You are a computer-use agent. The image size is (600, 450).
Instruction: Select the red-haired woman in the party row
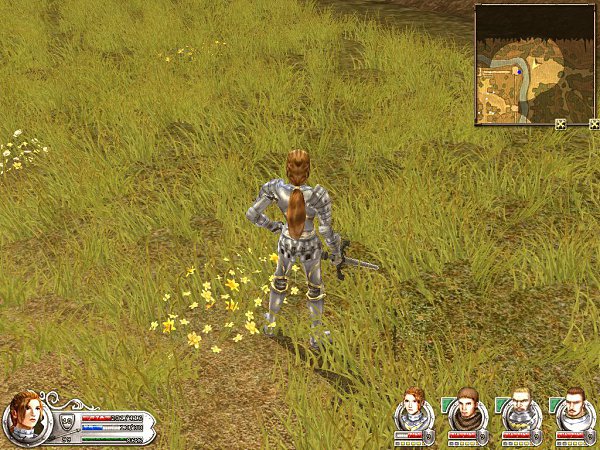(x=412, y=409)
